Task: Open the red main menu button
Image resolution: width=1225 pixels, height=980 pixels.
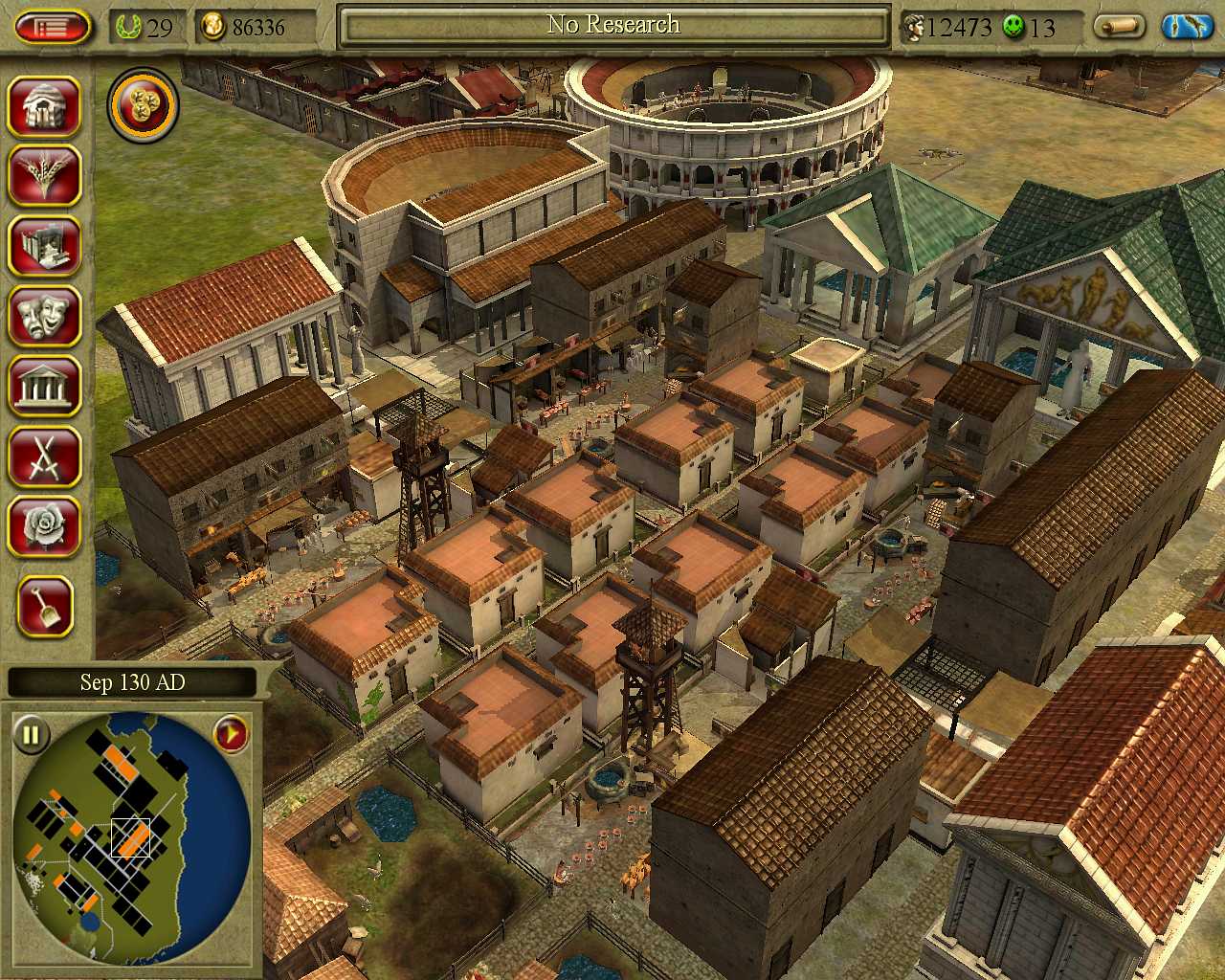Action: click(54, 27)
